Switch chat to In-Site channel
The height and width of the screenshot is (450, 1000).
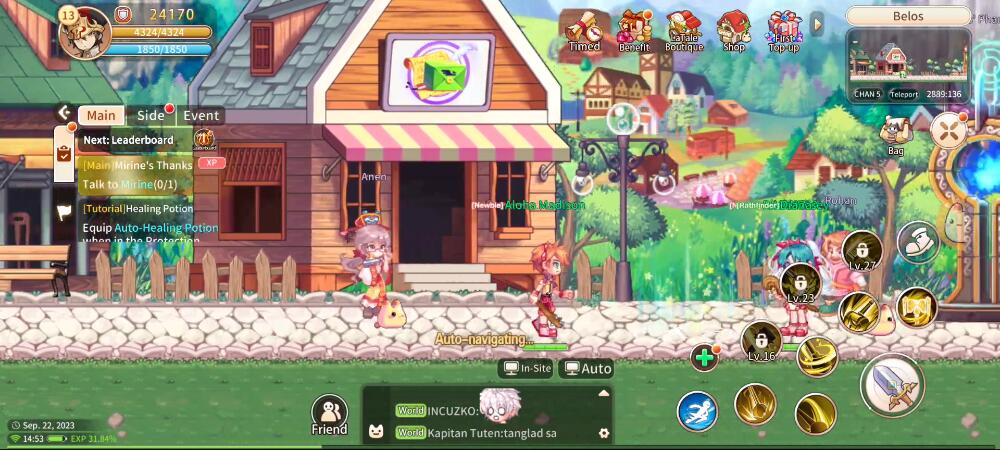527,368
